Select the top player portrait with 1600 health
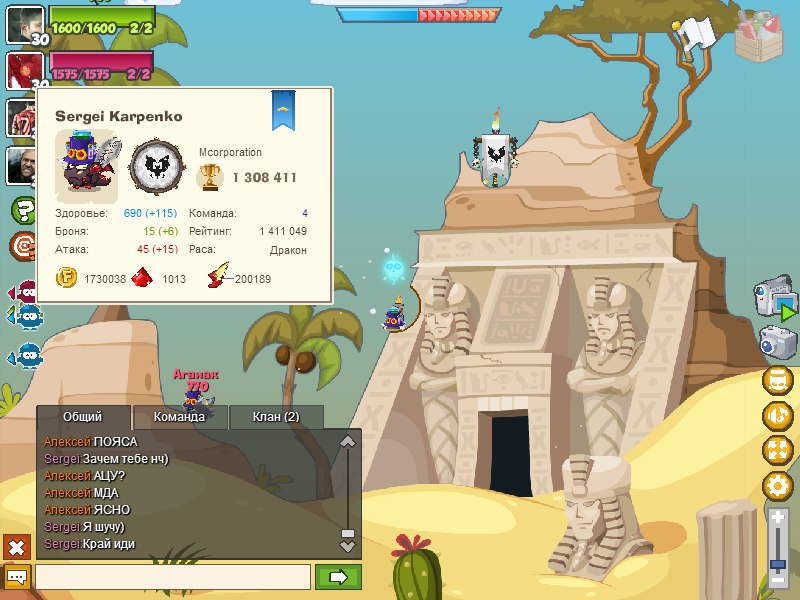The width and height of the screenshot is (800, 600). tap(24, 24)
